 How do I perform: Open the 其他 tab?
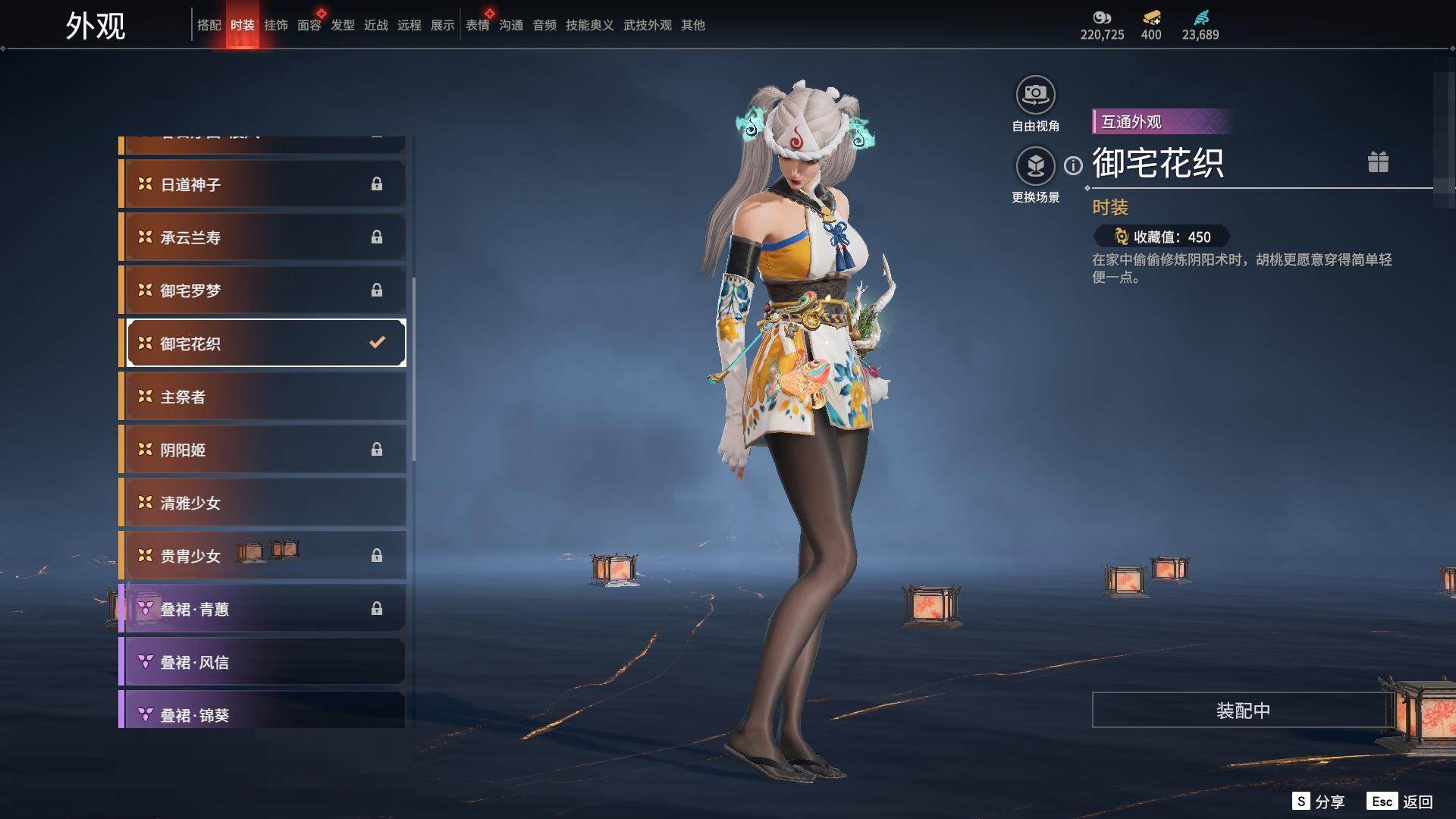[692, 25]
